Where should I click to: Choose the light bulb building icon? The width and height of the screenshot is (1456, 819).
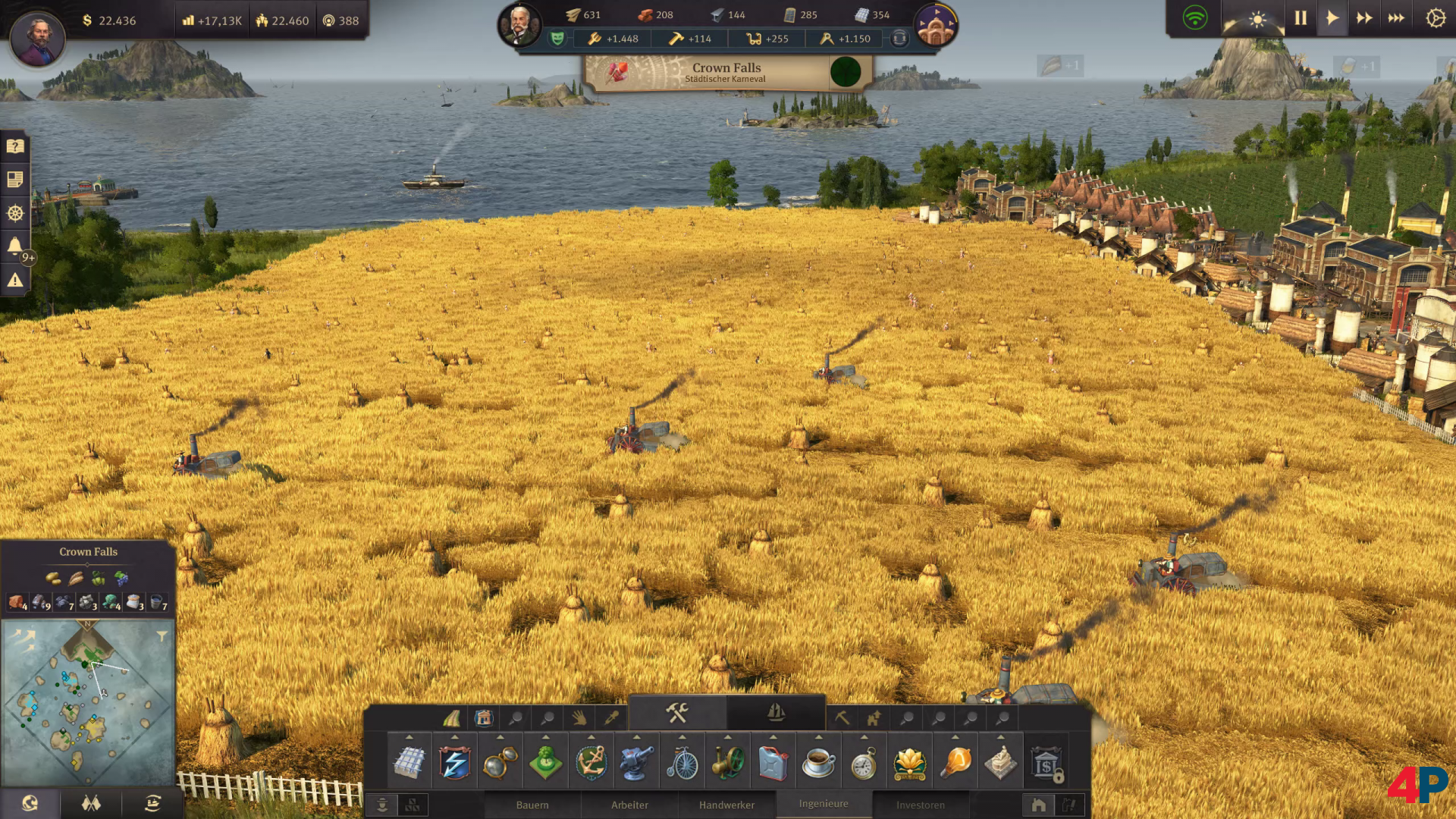click(x=955, y=762)
